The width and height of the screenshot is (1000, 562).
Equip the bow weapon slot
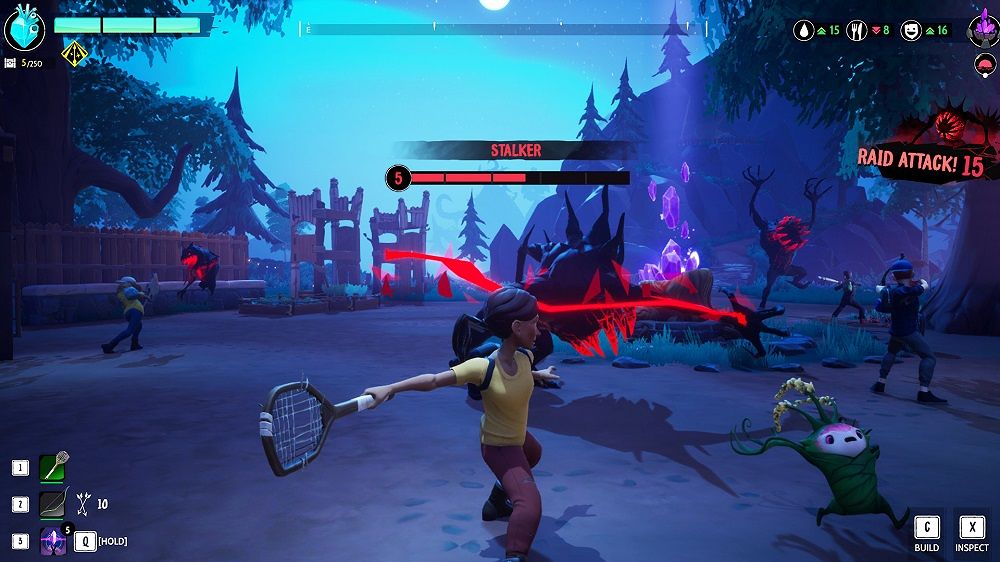pos(53,505)
